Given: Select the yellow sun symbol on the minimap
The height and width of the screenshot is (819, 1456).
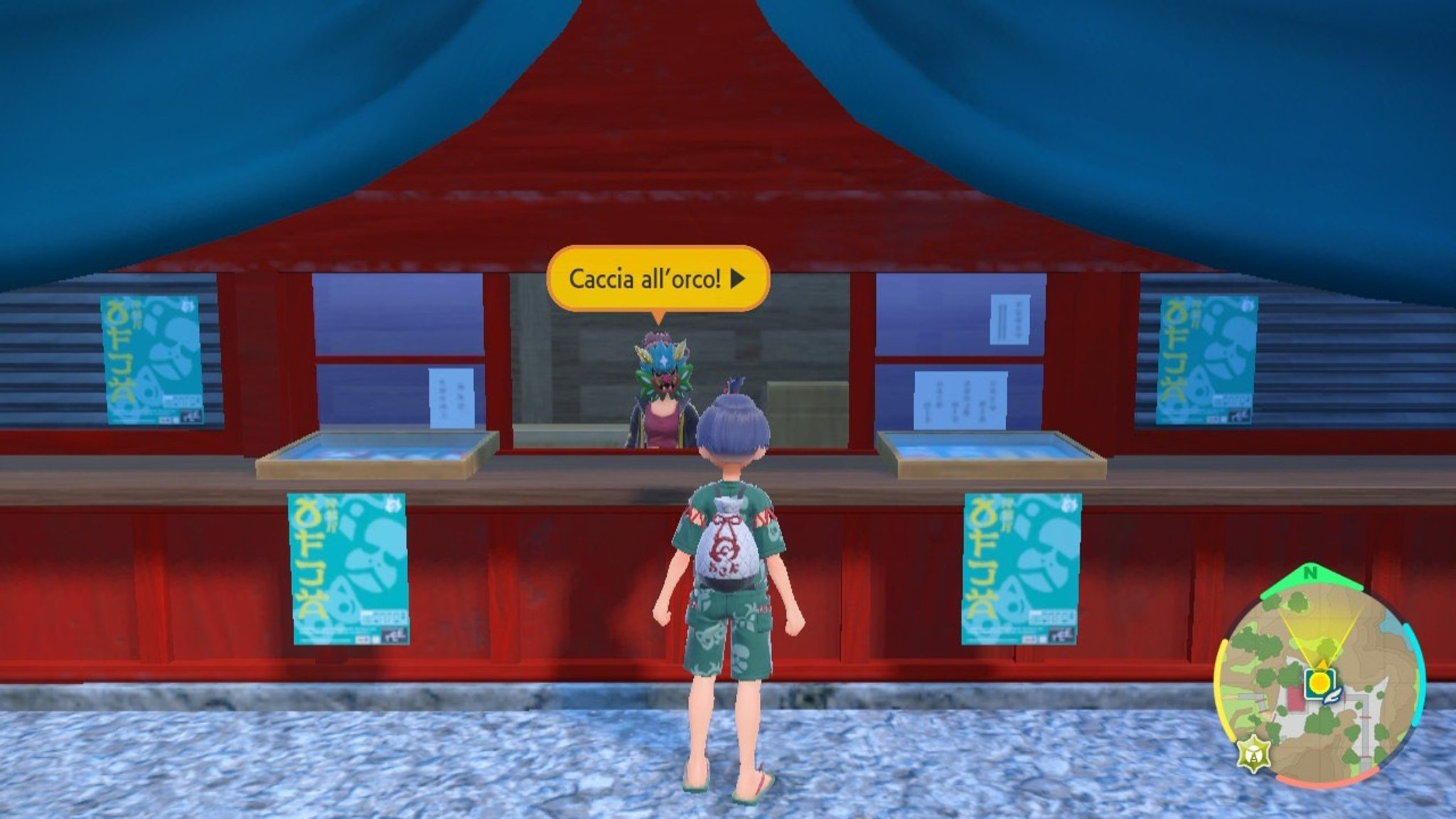Looking at the screenshot, I should tap(1320, 681).
